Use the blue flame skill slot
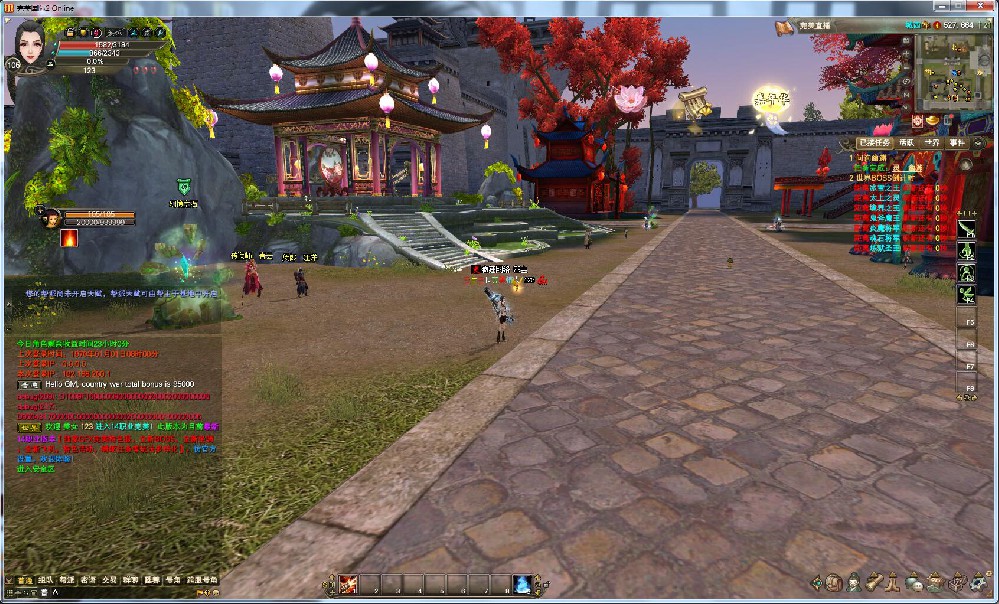The image size is (999, 604). coord(522,585)
